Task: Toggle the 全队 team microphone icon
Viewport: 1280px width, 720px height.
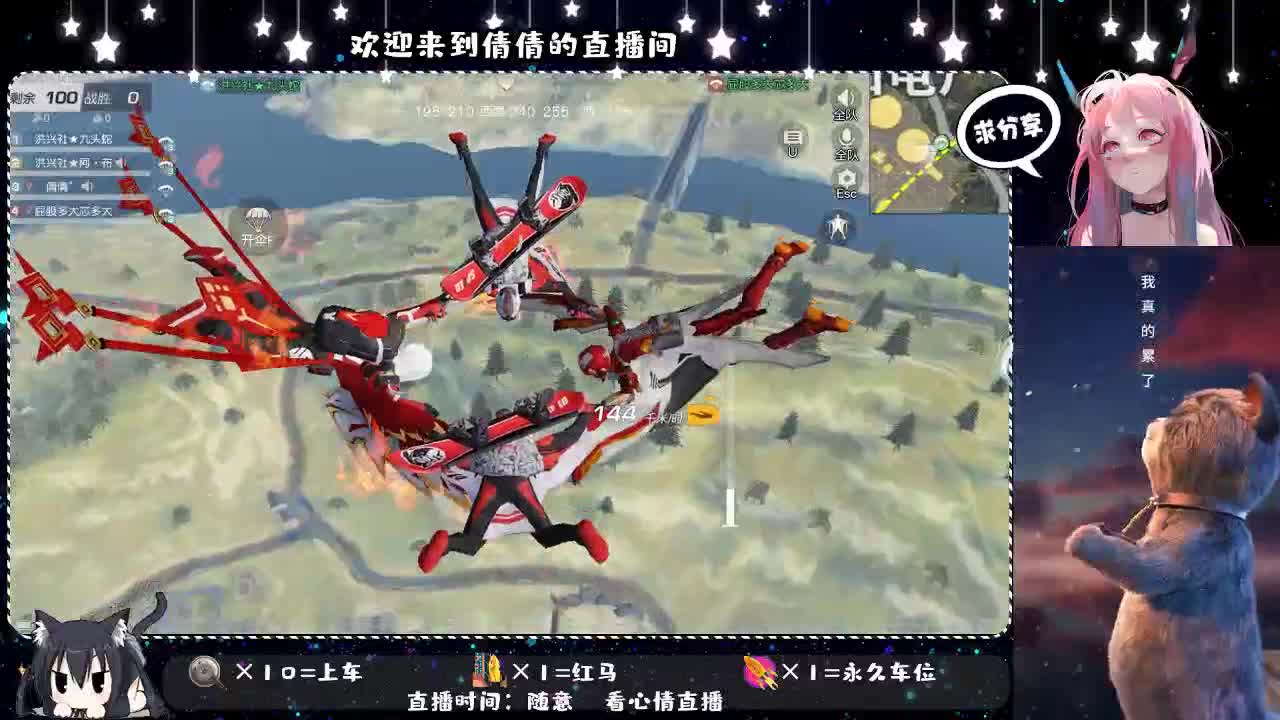Action: tap(845, 136)
